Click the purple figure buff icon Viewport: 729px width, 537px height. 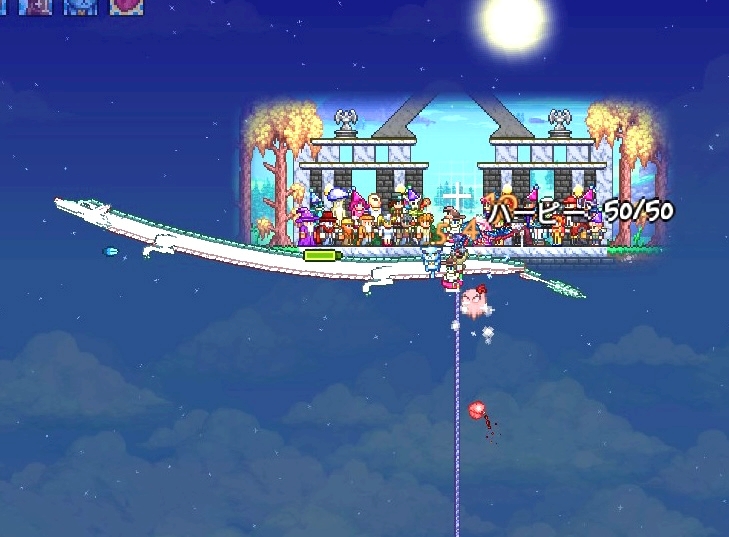point(37,5)
